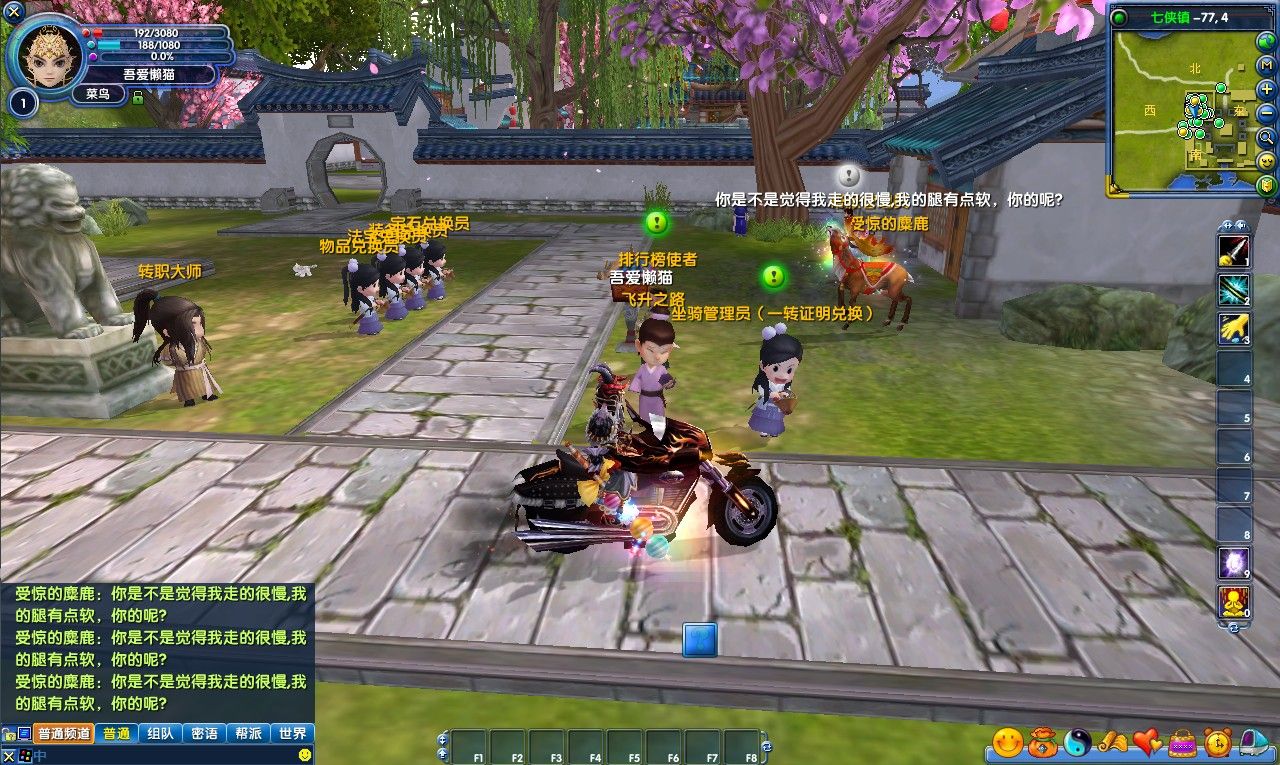Open the 帮派 guild chat tab
This screenshot has width=1280, height=765.
248,733
